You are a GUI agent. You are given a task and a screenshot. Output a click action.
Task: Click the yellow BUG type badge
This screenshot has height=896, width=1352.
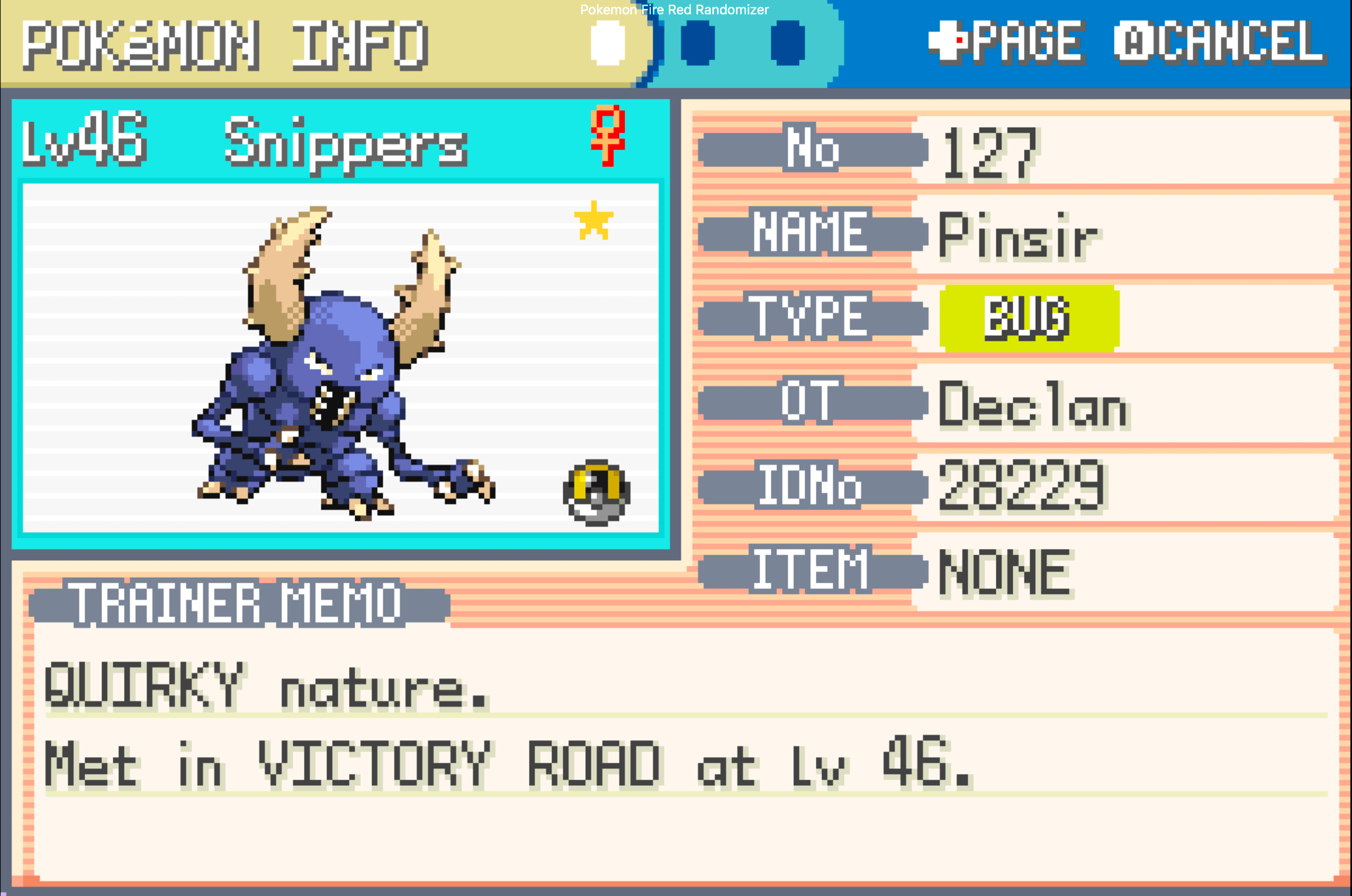[x=1029, y=318]
